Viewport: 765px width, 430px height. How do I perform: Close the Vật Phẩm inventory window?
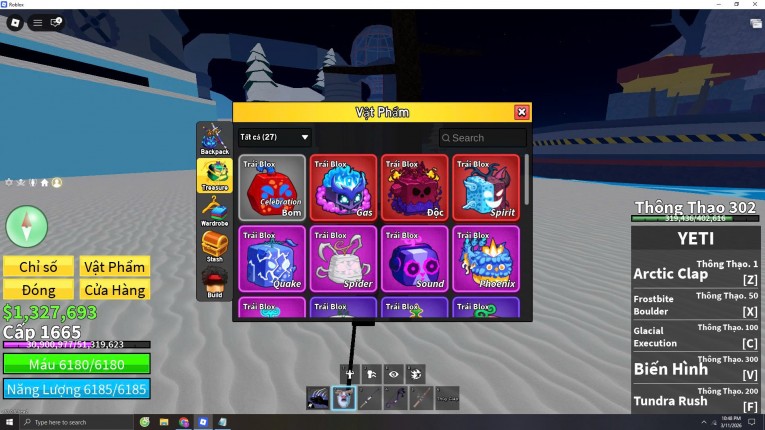click(521, 112)
